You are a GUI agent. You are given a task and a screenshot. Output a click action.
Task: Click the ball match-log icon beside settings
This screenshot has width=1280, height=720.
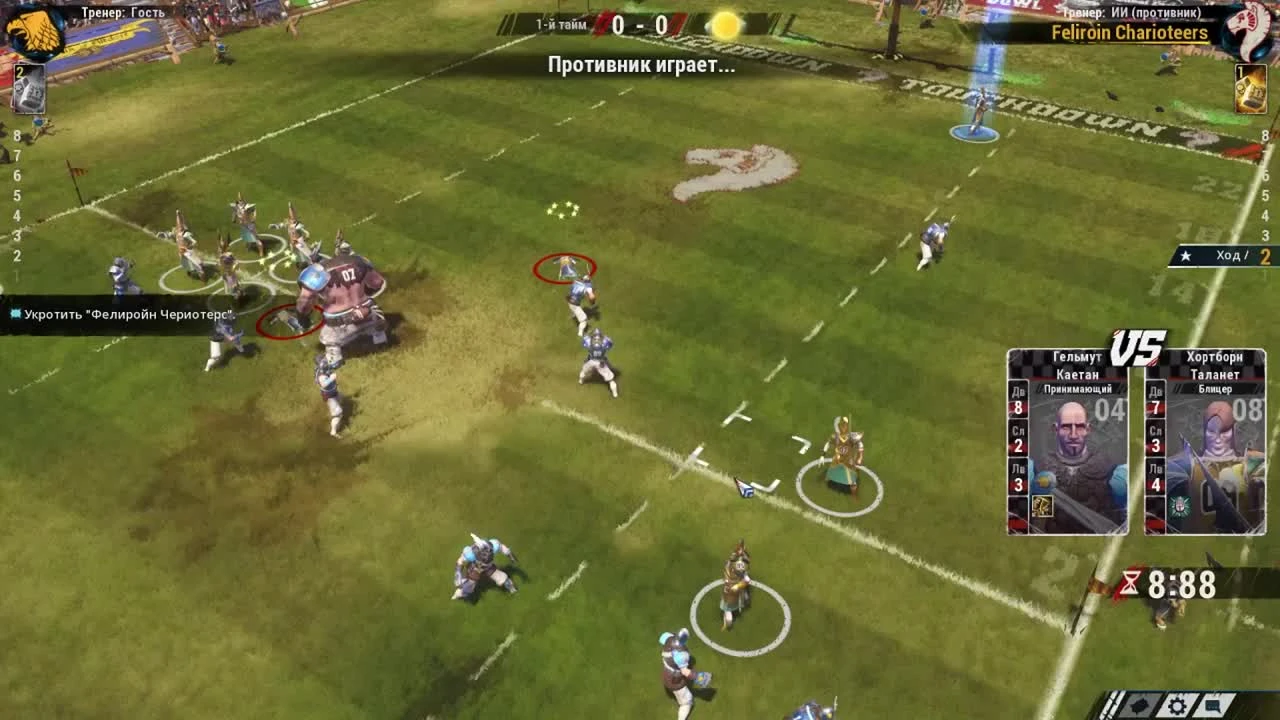click(x=1140, y=705)
